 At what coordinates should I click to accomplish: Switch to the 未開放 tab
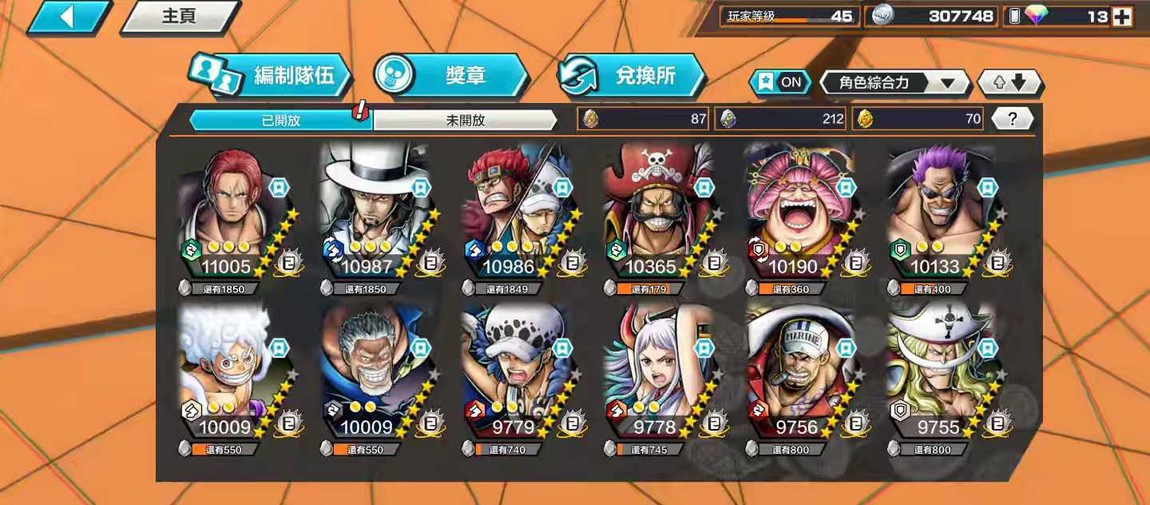click(x=465, y=120)
